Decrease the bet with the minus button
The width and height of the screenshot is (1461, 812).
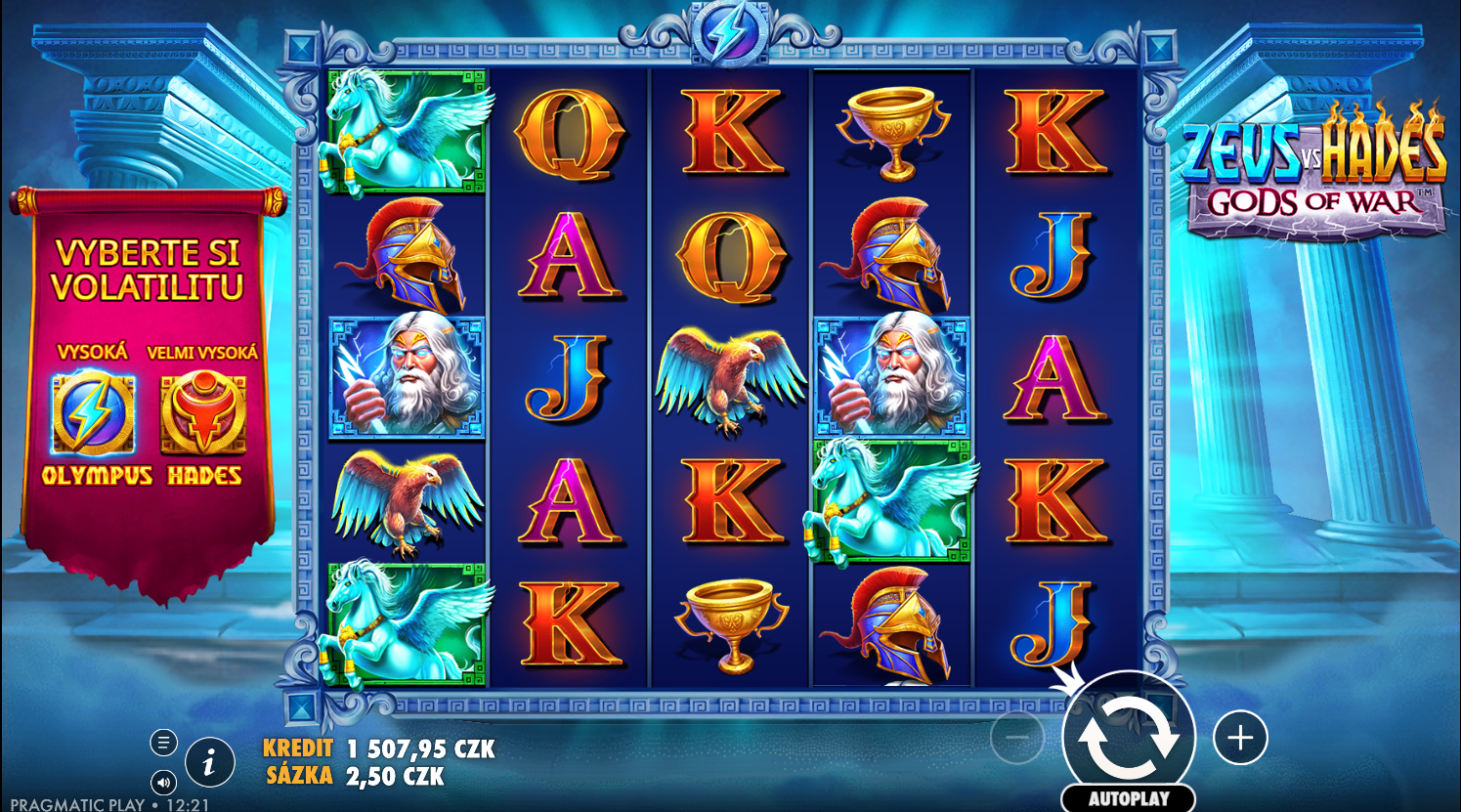click(x=1017, y=738)
